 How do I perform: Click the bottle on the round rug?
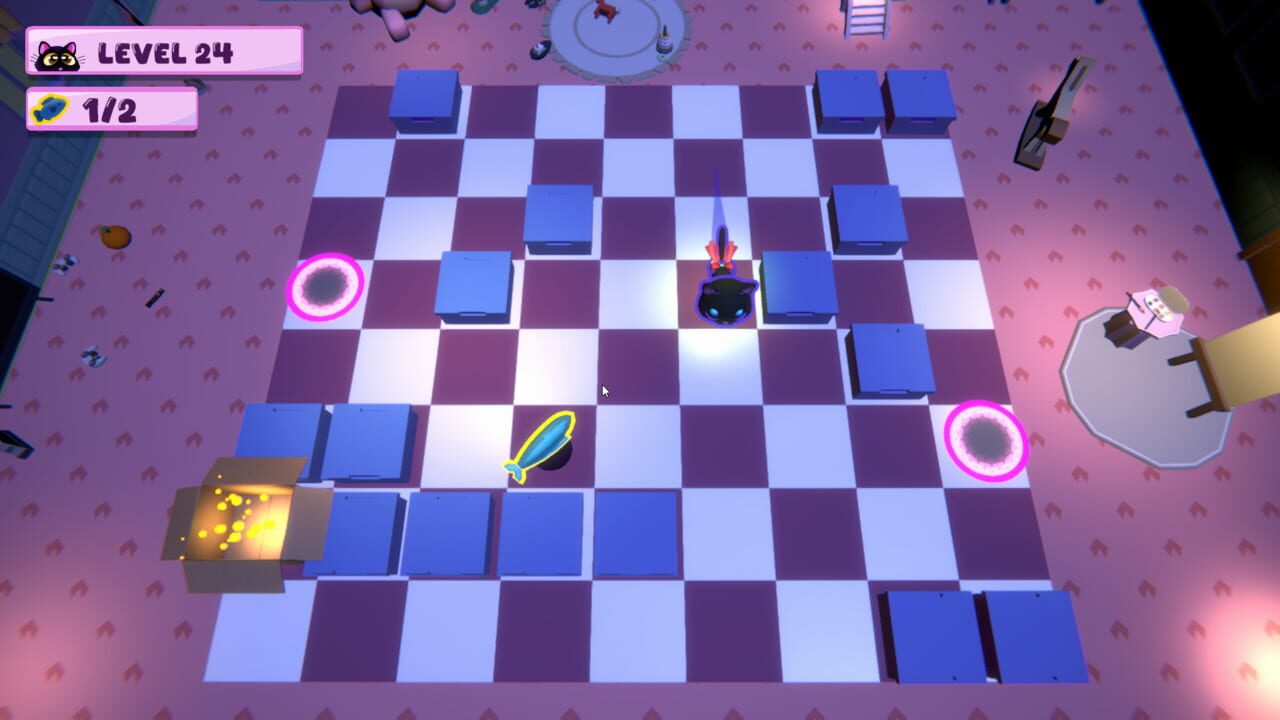click(x=665, y=42)
